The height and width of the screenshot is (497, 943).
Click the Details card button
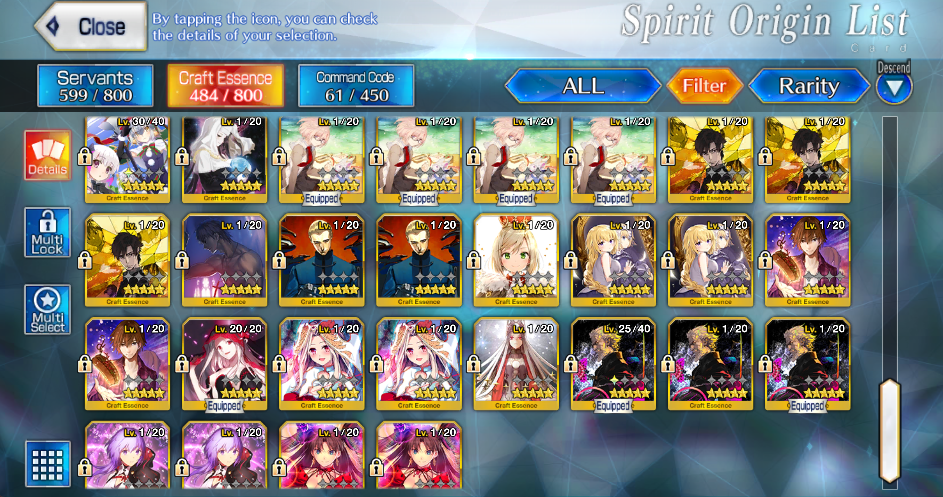pos(48,156)
